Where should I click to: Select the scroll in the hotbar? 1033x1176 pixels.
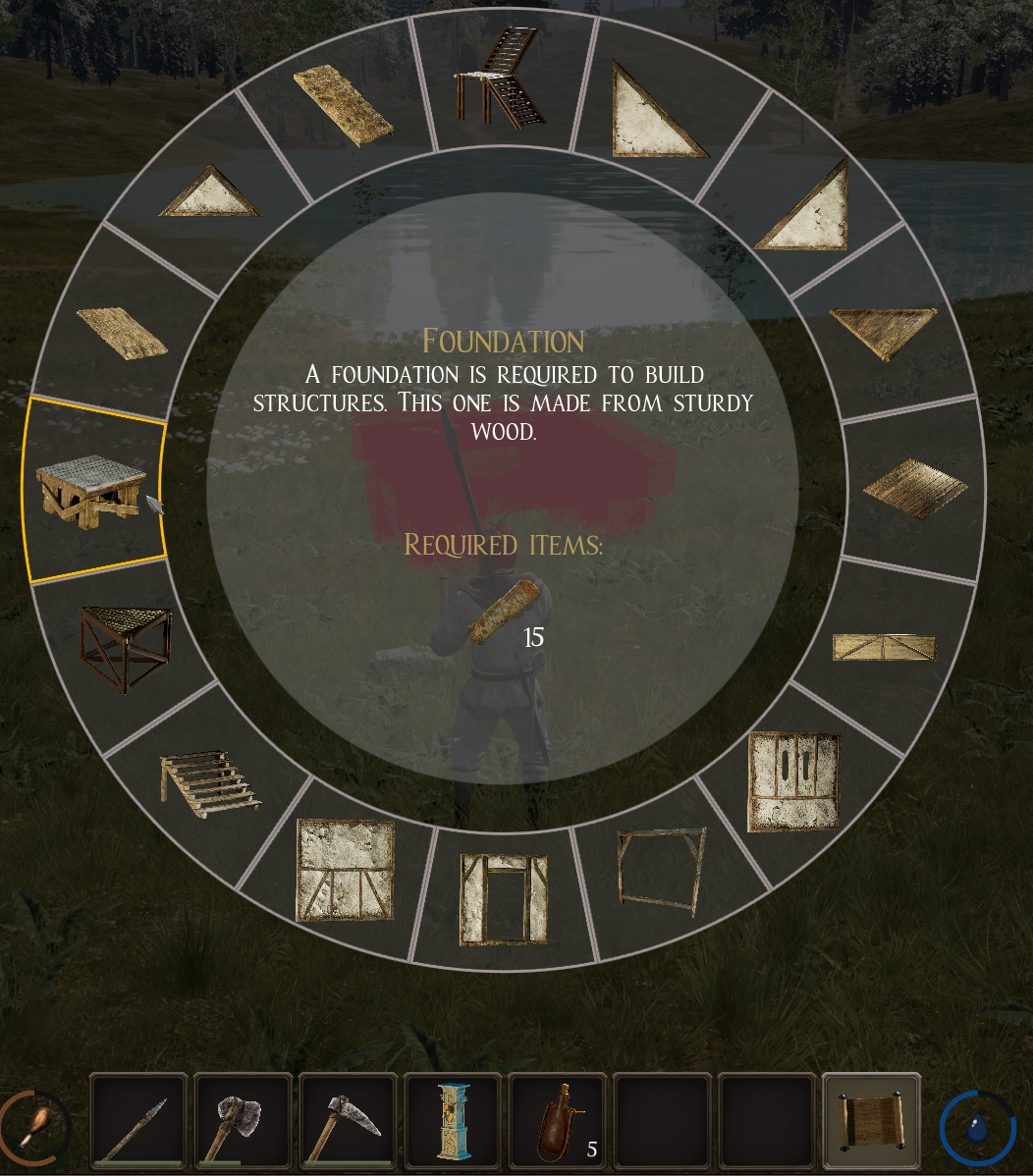point(872,1122)
